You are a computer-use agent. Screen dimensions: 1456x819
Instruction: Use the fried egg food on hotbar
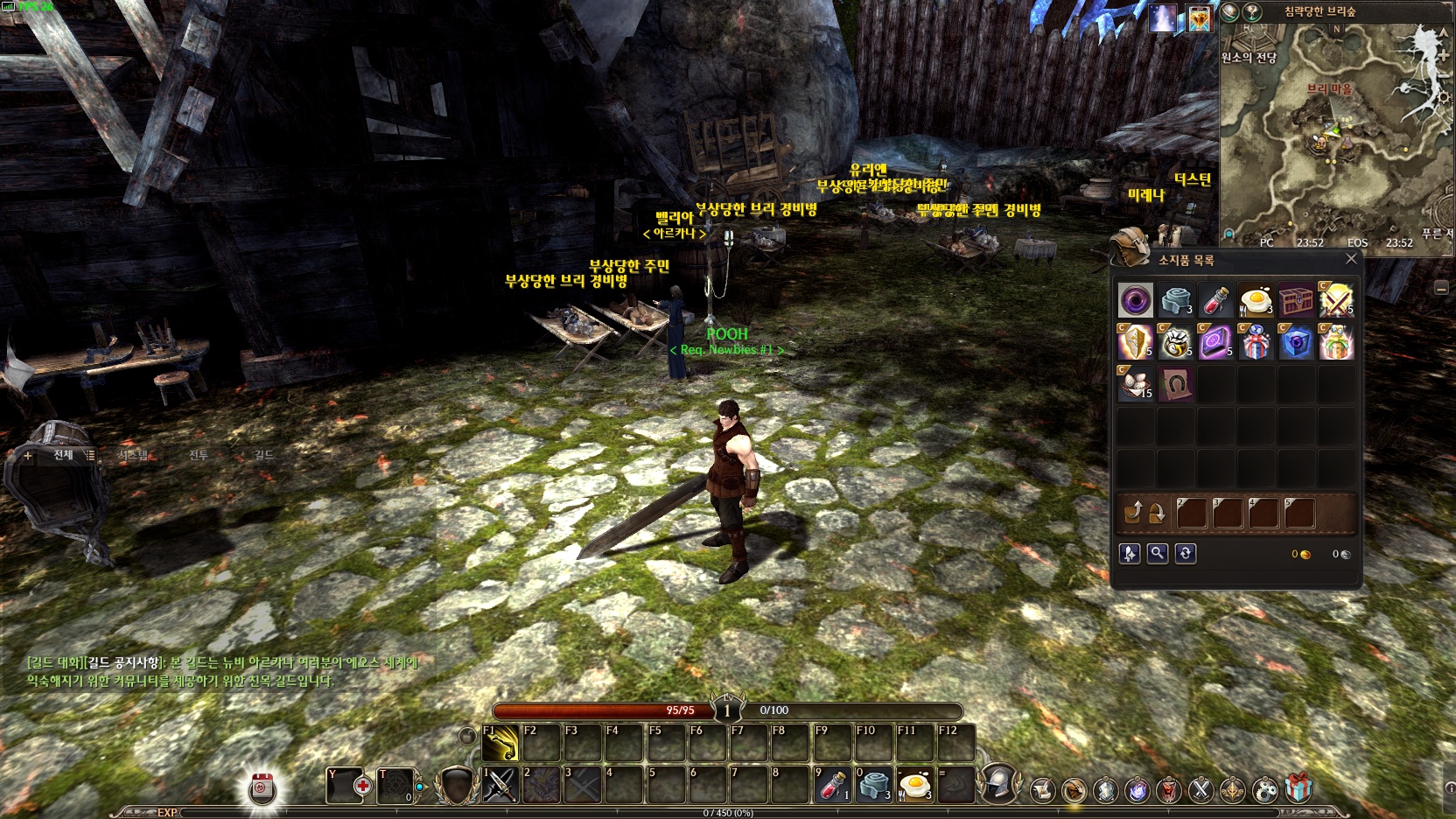[x=915, y=785]
